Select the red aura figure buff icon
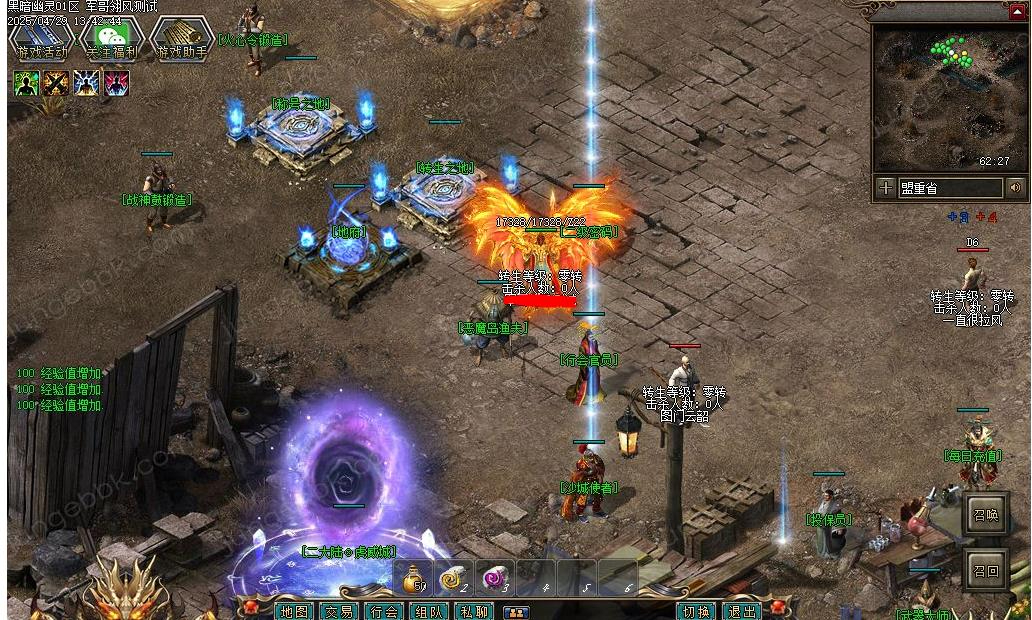The width and height of the screenshot is (1032, 620). [116, 83]
